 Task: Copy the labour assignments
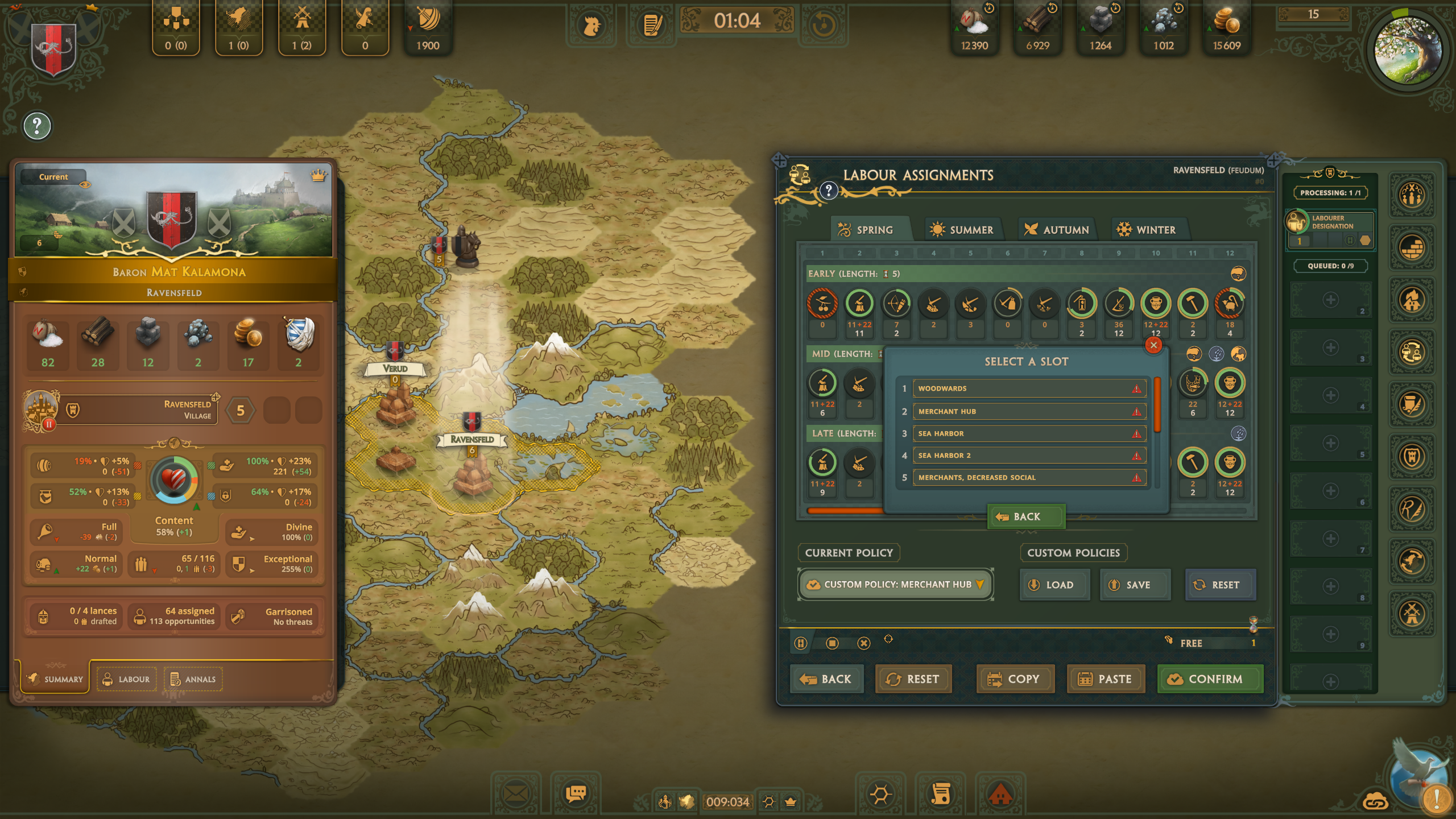pos(1015,679)
